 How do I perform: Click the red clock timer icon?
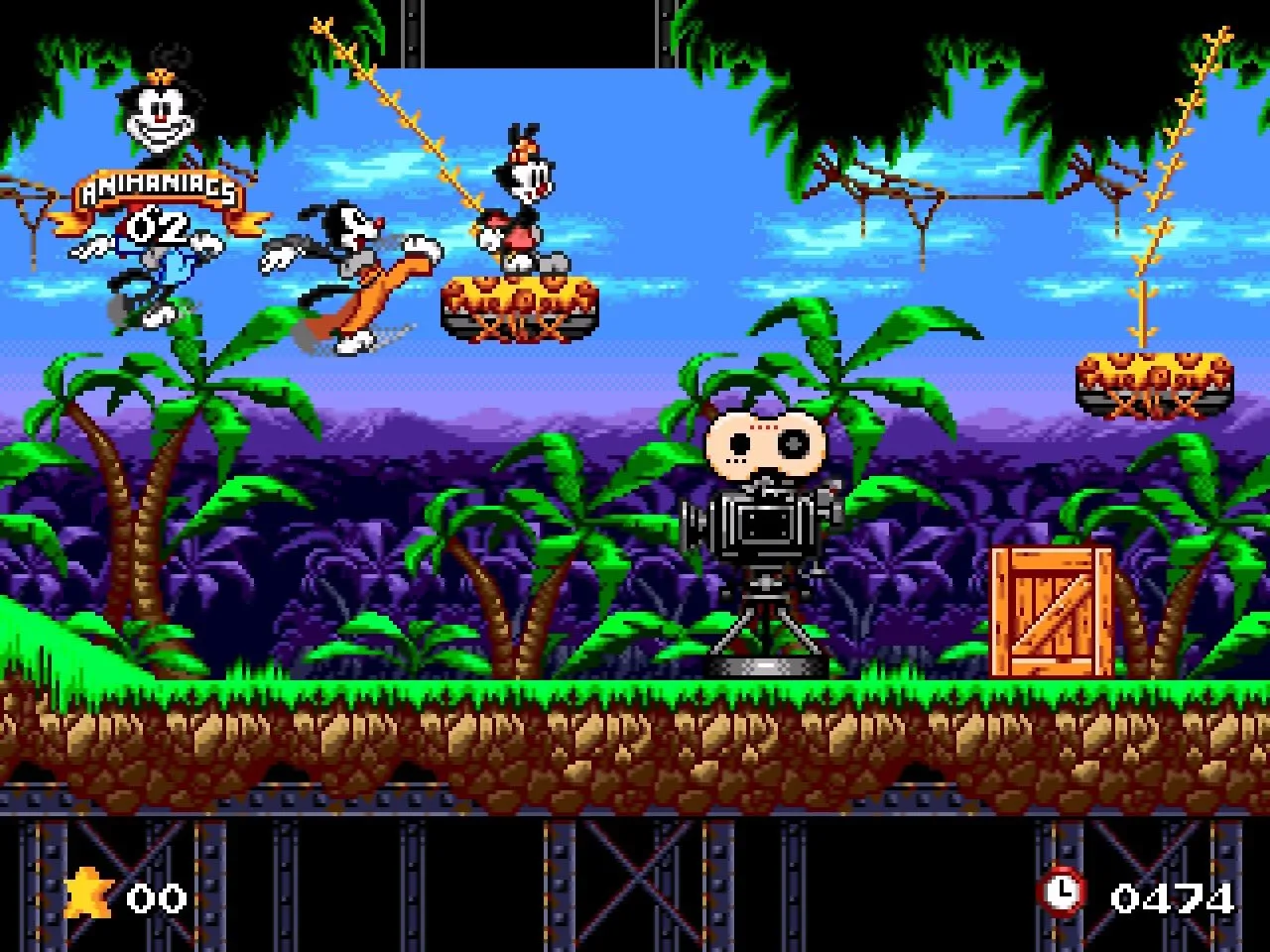tap(1061, 892)
